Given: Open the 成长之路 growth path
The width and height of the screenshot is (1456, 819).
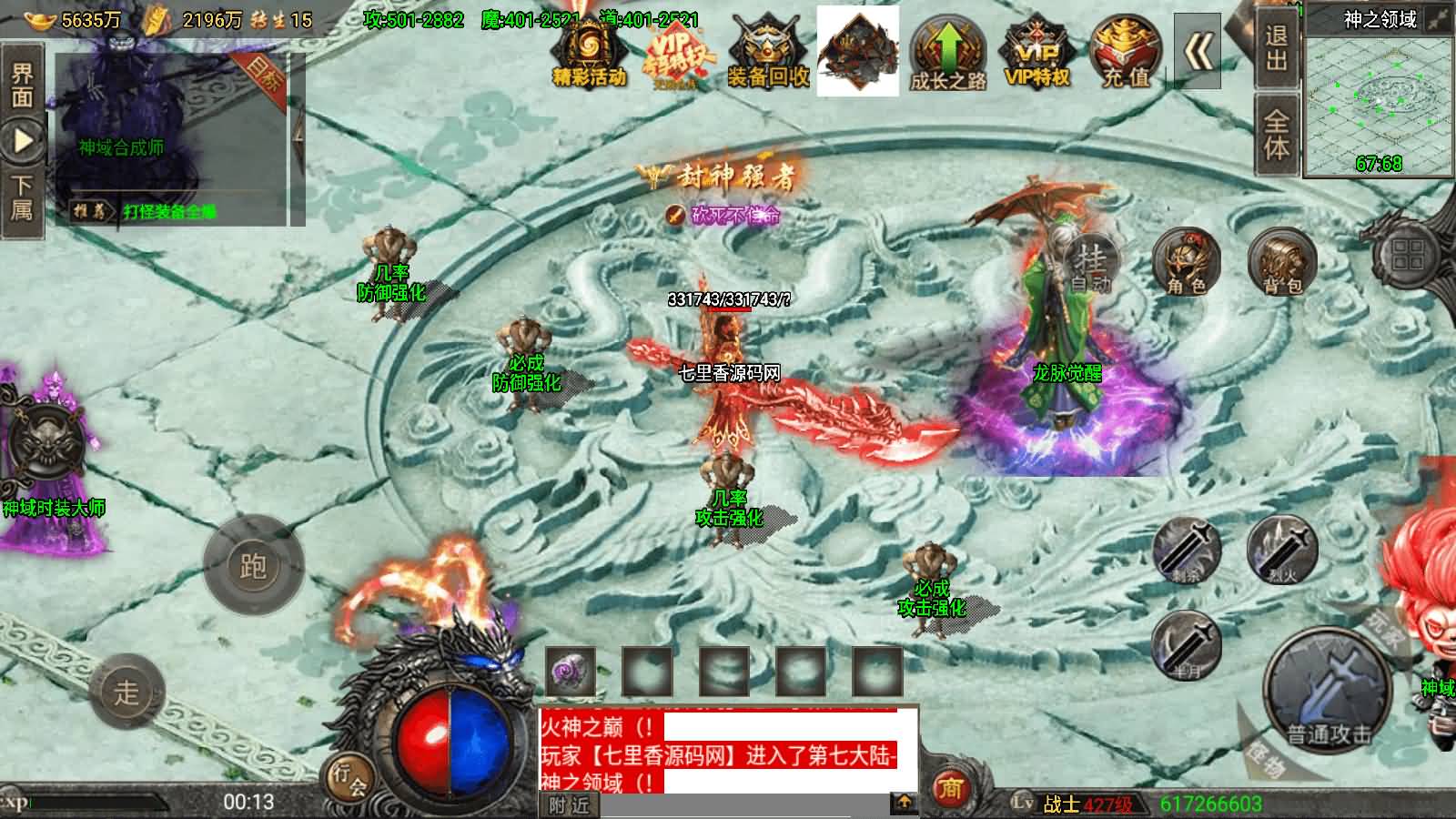Looking at the screenshot, I should (948, 53).
